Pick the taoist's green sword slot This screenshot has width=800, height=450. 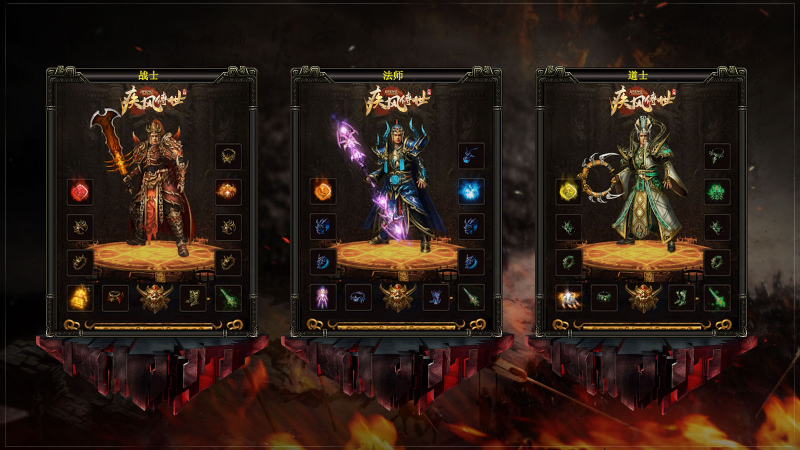coord(716,297)
